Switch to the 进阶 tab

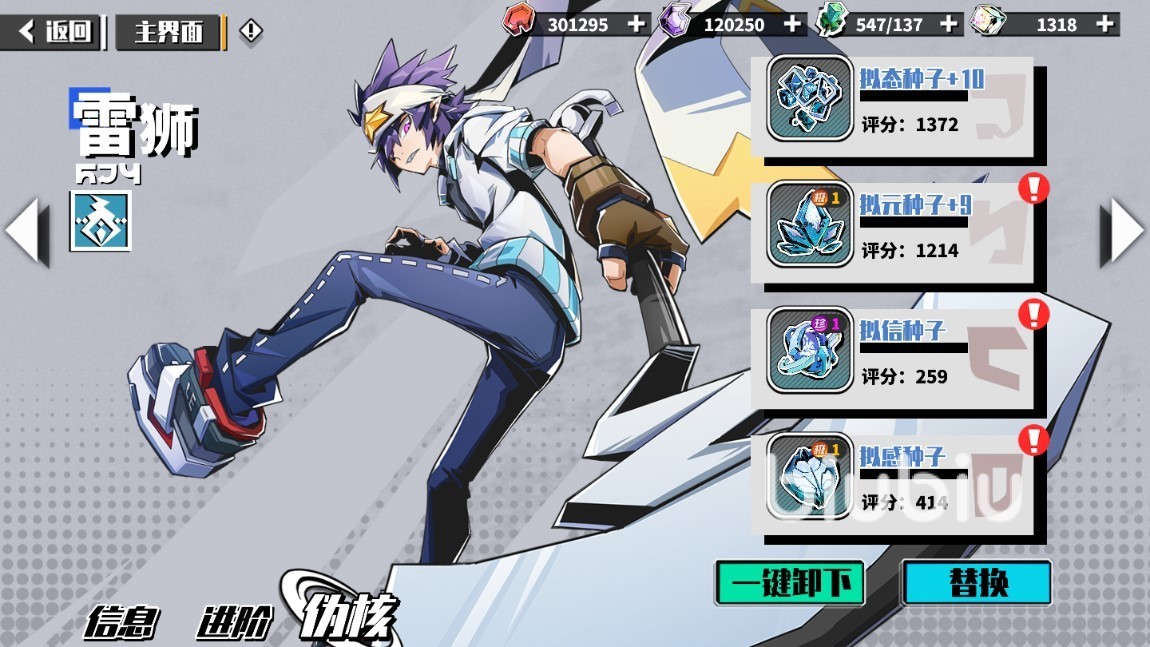click(233, 622)
